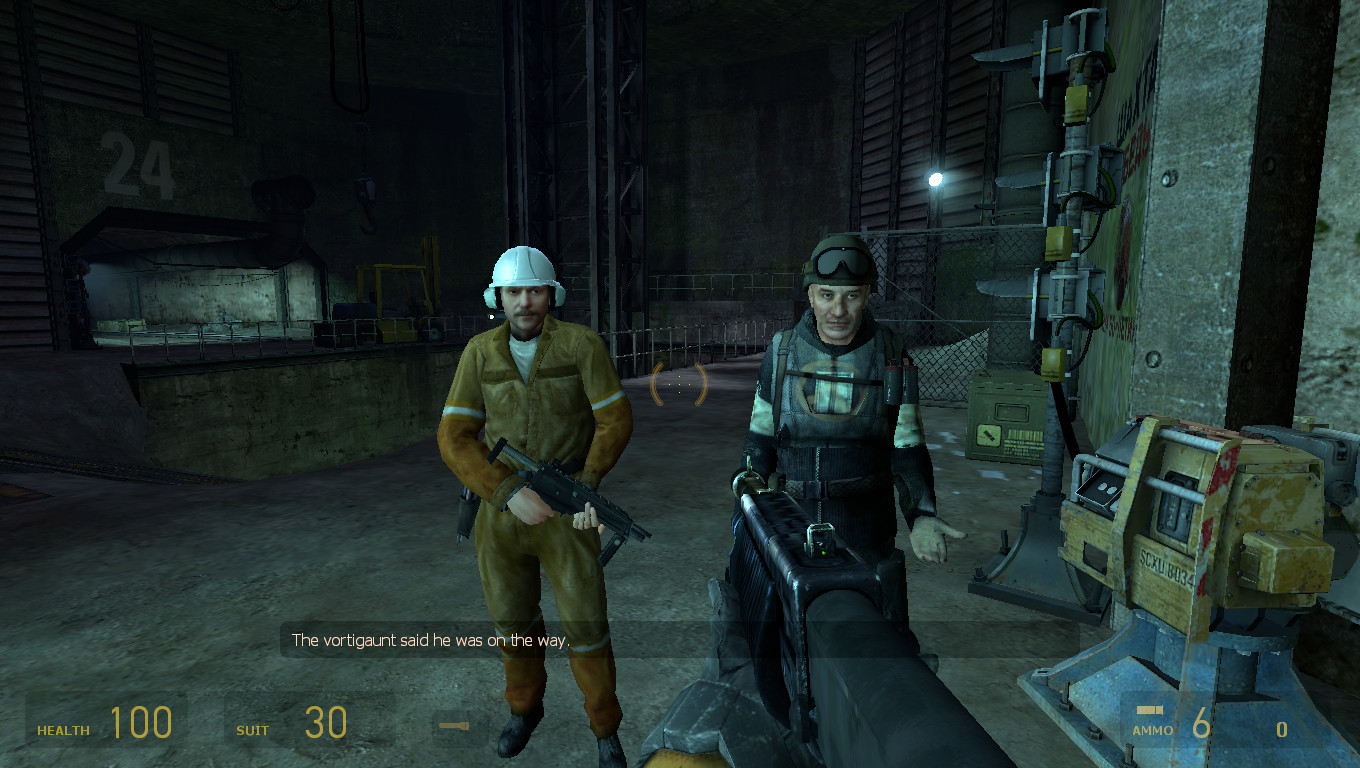Click the crosshair reticle at screen center
This screenshot has height=768, width=1360.
coord(679,383)
